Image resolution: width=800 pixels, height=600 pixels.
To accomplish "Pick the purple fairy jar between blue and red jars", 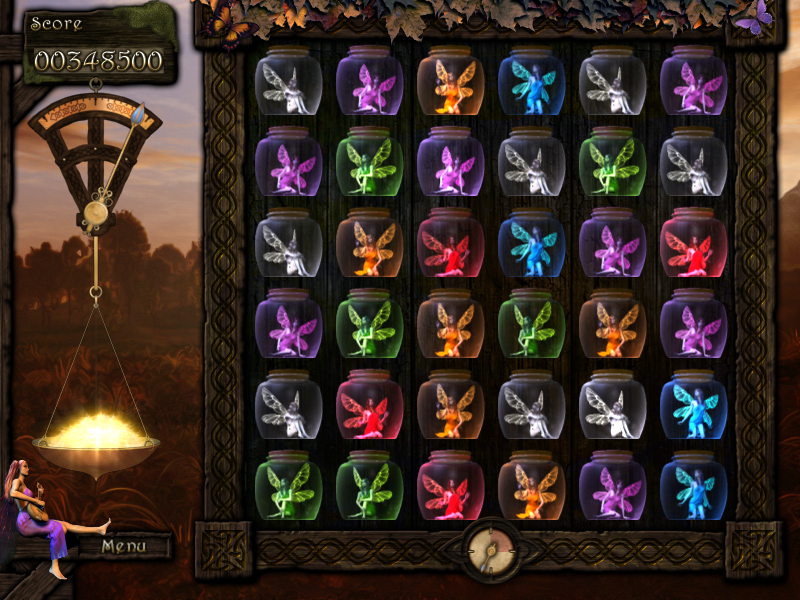I will coord(612,244).
